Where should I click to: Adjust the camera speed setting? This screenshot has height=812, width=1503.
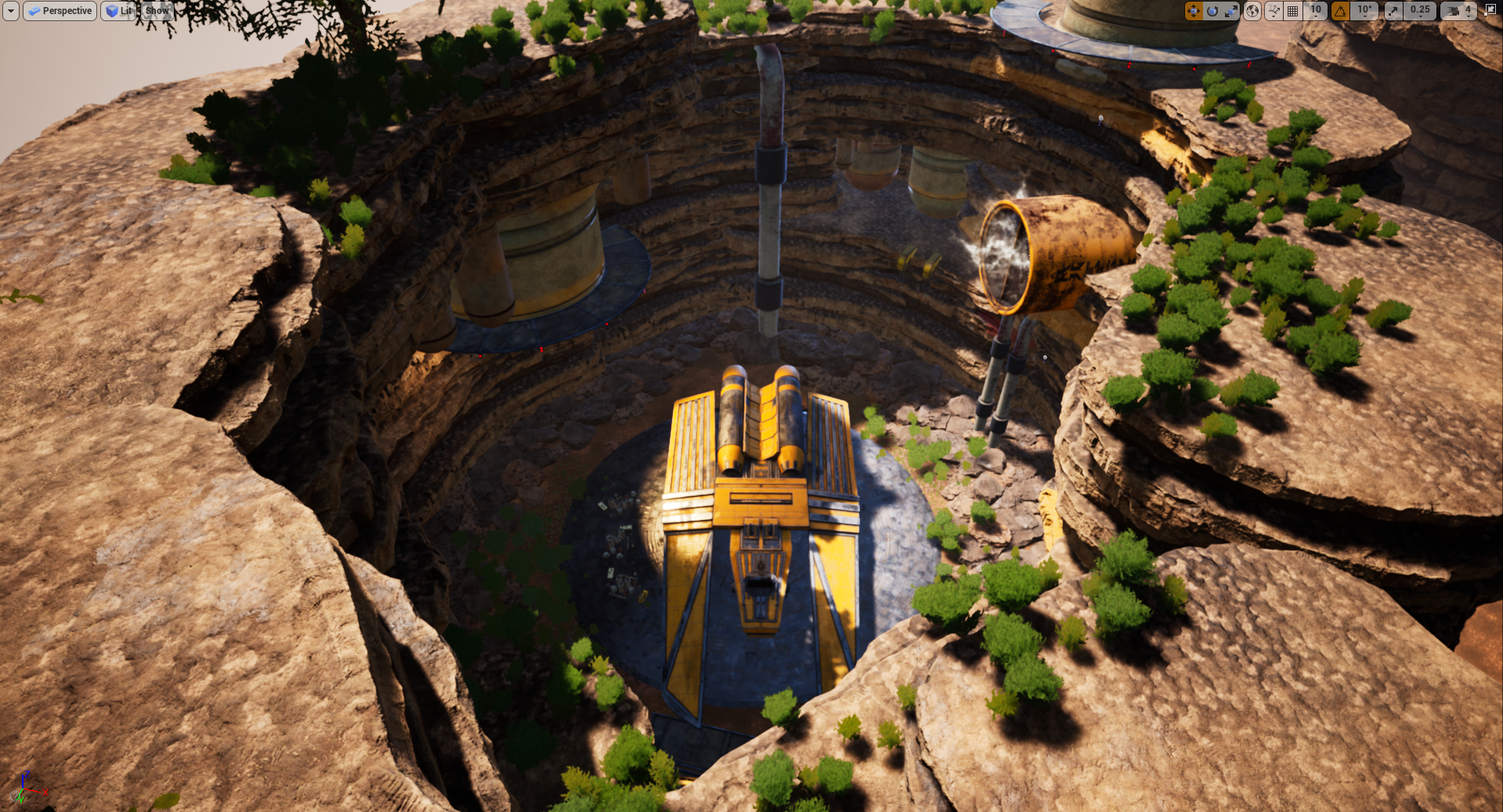1458,11
